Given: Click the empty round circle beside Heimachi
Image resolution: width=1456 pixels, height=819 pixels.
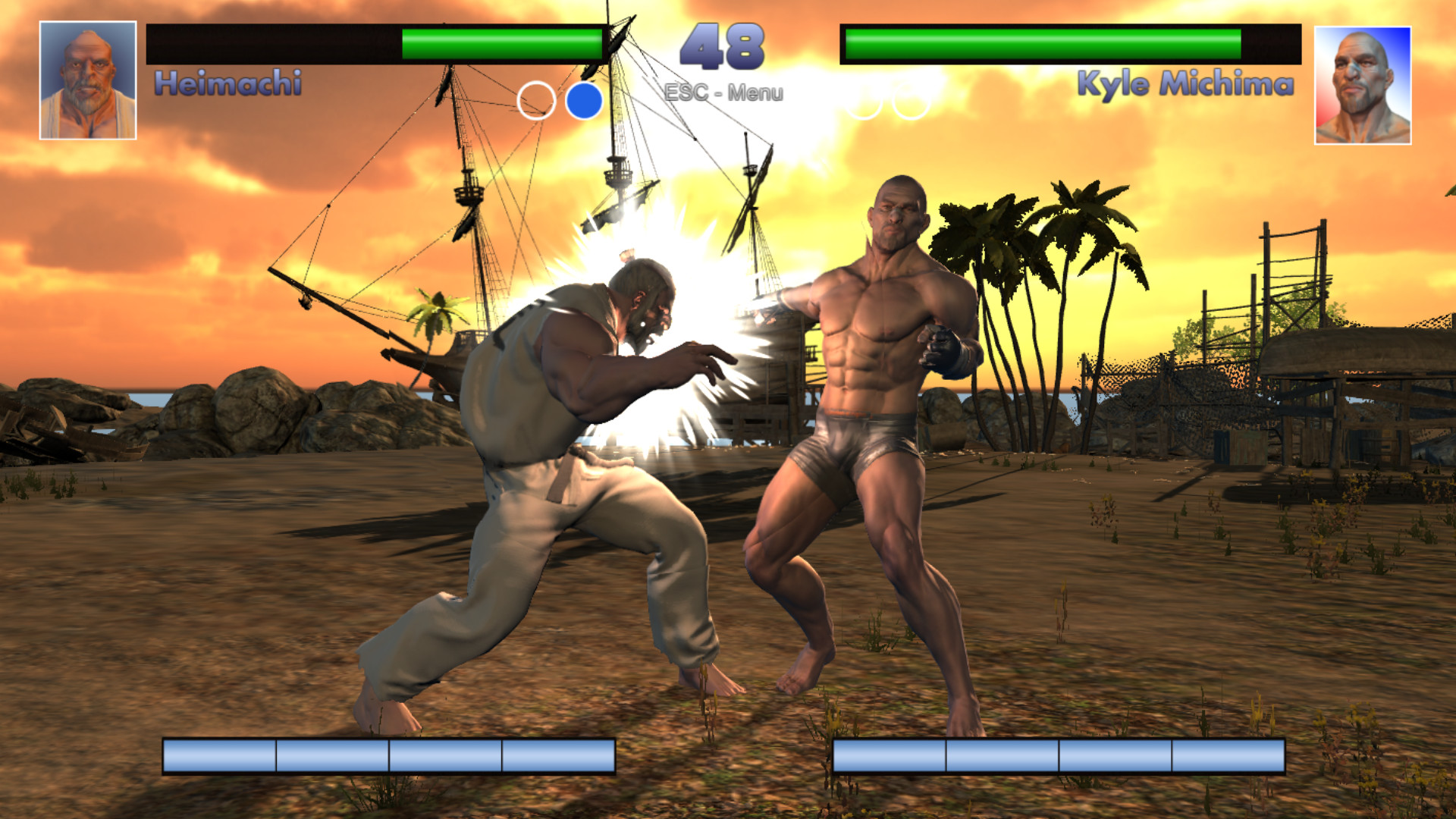Looking at the screenshot, I should point(537,101).
